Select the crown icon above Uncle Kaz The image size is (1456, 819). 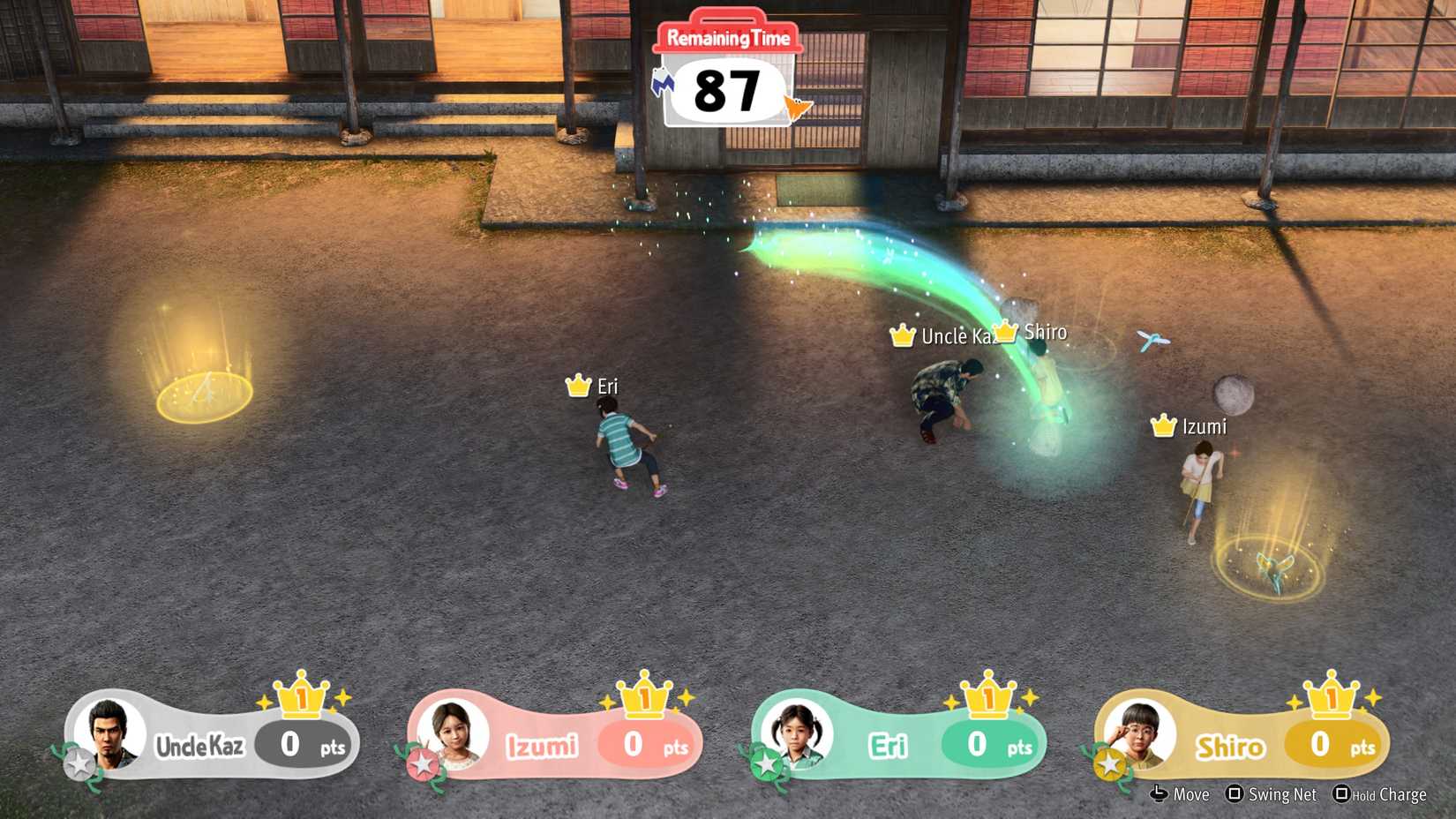(901, 334)
